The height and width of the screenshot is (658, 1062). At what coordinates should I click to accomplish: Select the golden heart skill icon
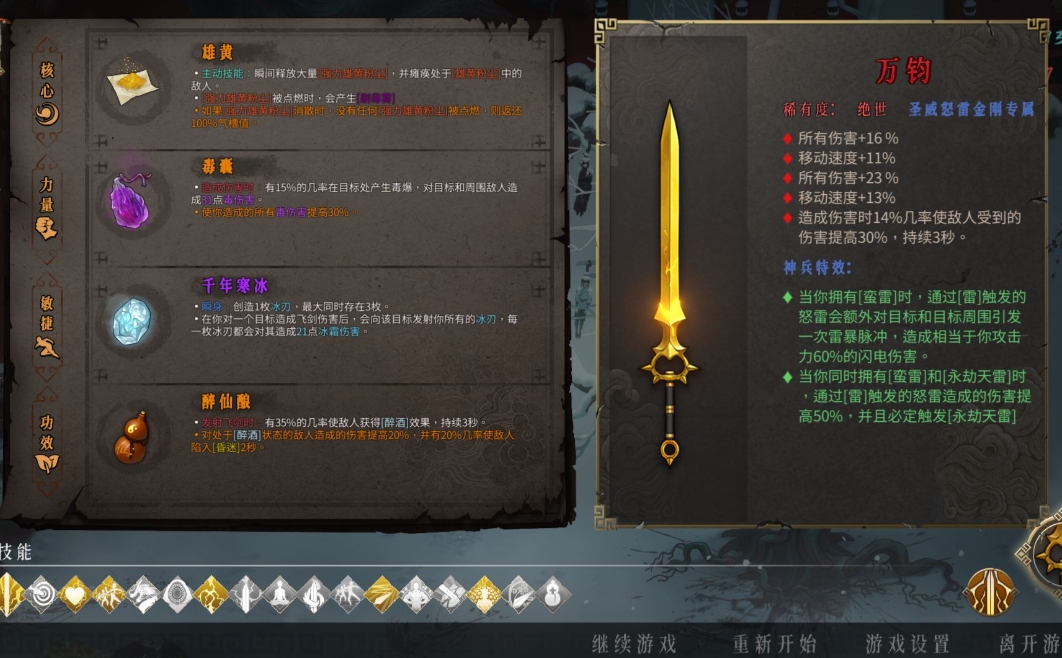tap(75, 594)
